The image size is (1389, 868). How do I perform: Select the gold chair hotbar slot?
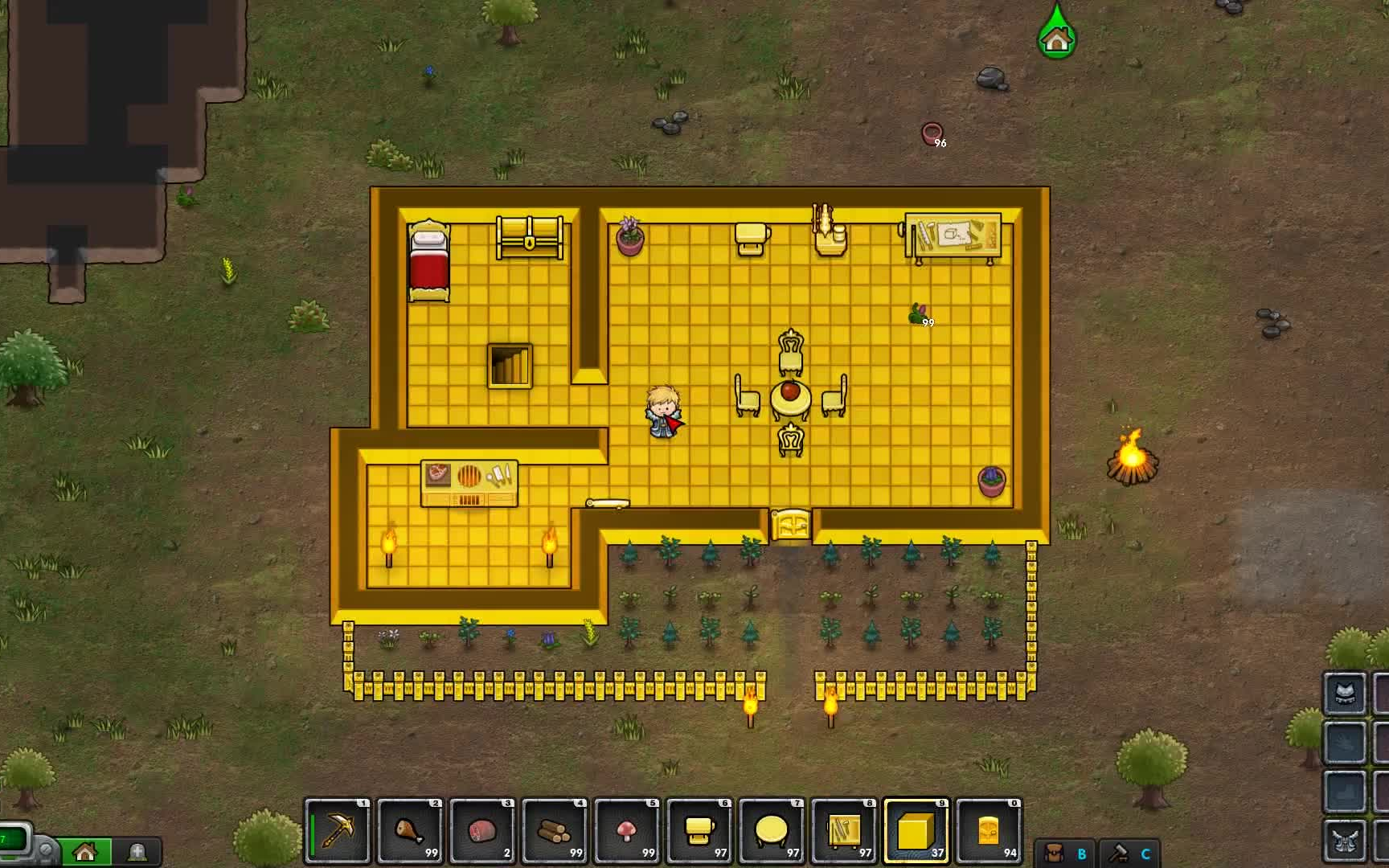[699, 831]
